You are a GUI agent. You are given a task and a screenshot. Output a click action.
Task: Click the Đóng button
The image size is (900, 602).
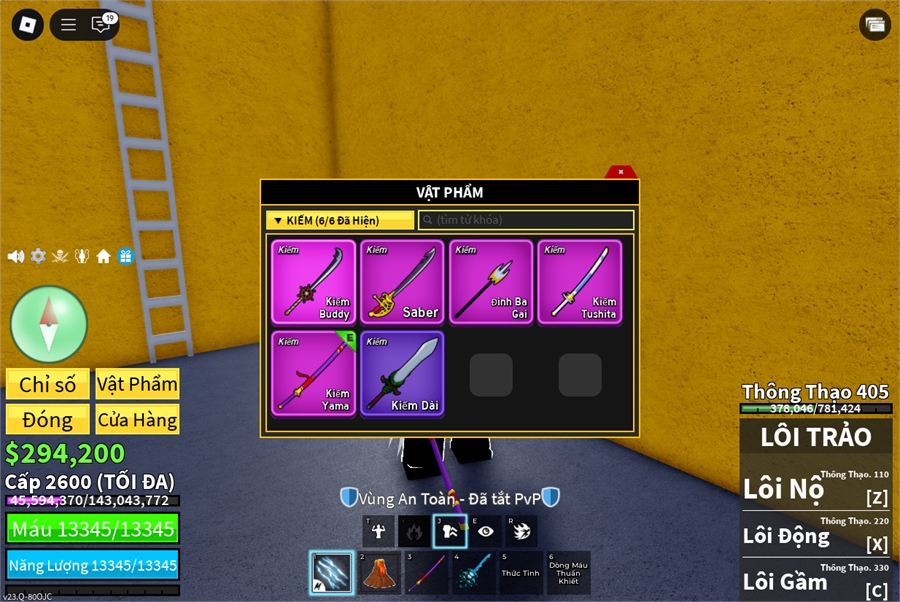[48, 419]
